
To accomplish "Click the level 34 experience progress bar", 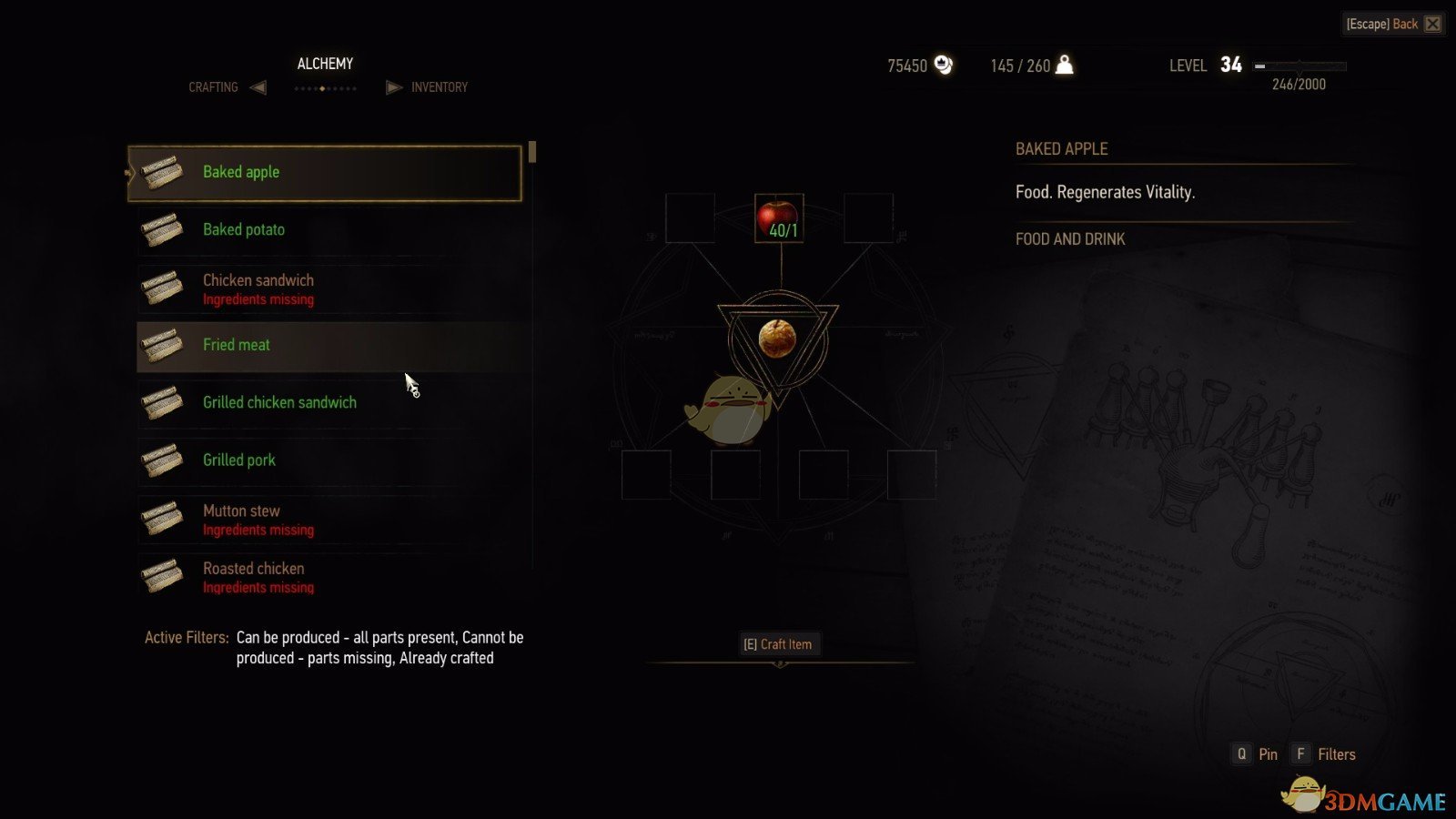I will (1301, 66).
